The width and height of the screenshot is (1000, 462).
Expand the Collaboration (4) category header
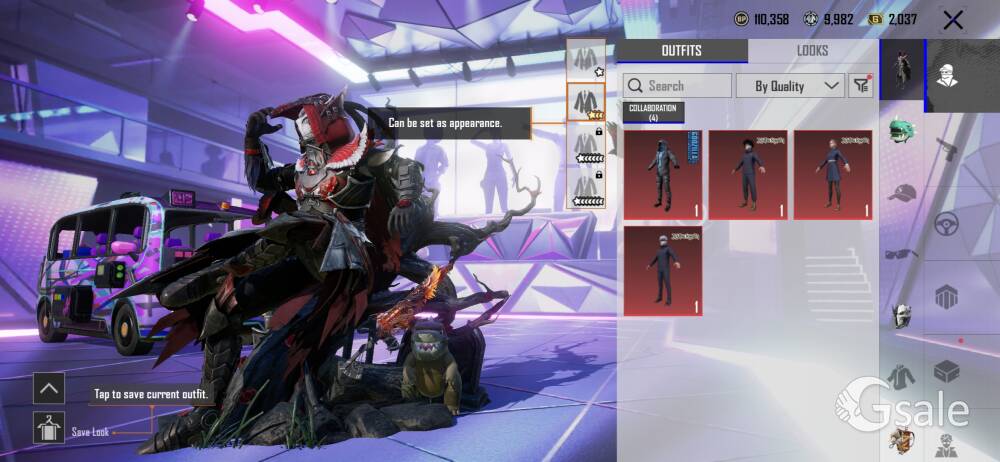point(653,112)
